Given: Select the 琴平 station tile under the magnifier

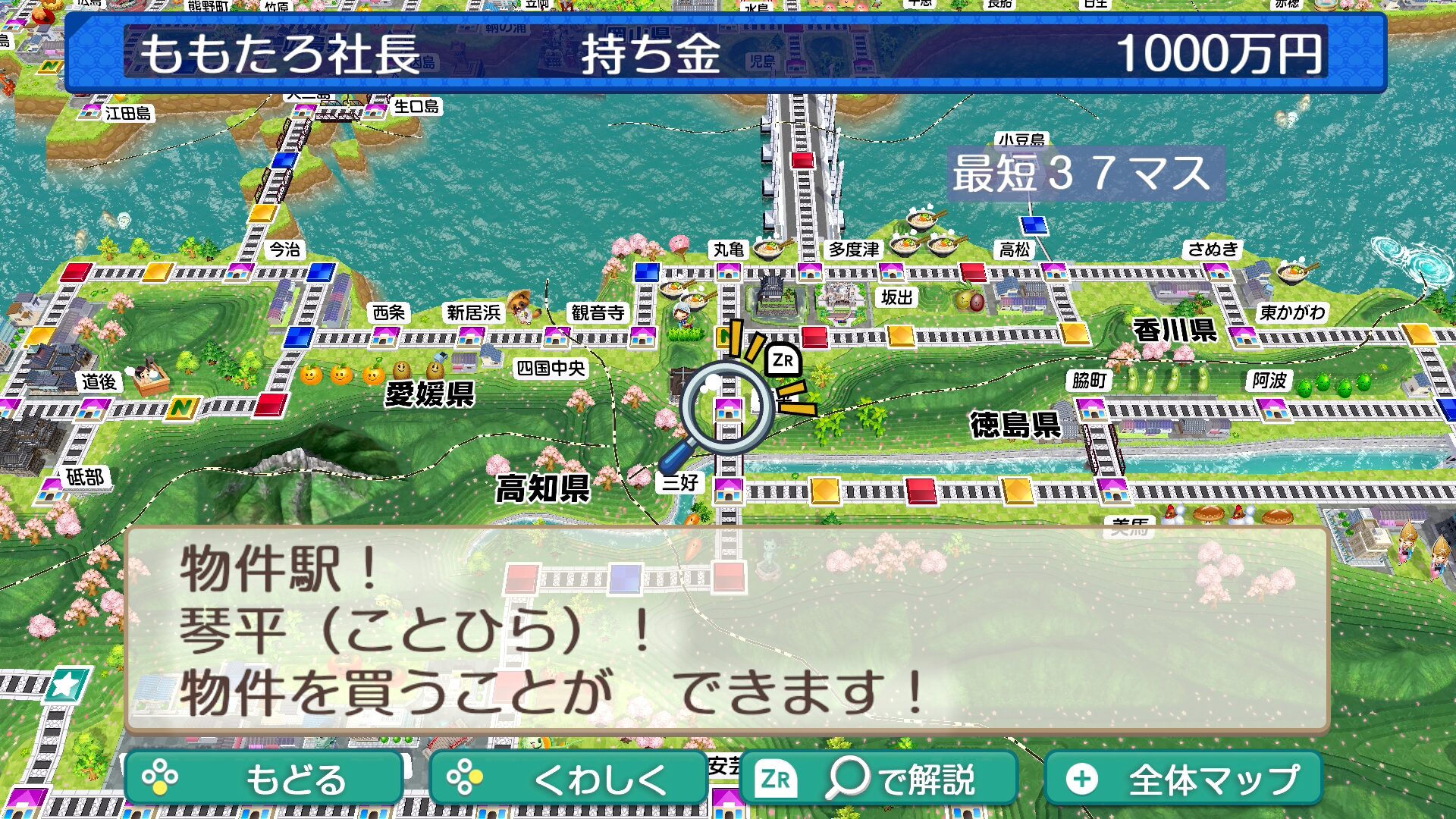Looking at the screenshot, I should pyautogui.click(x=729, y=409).
